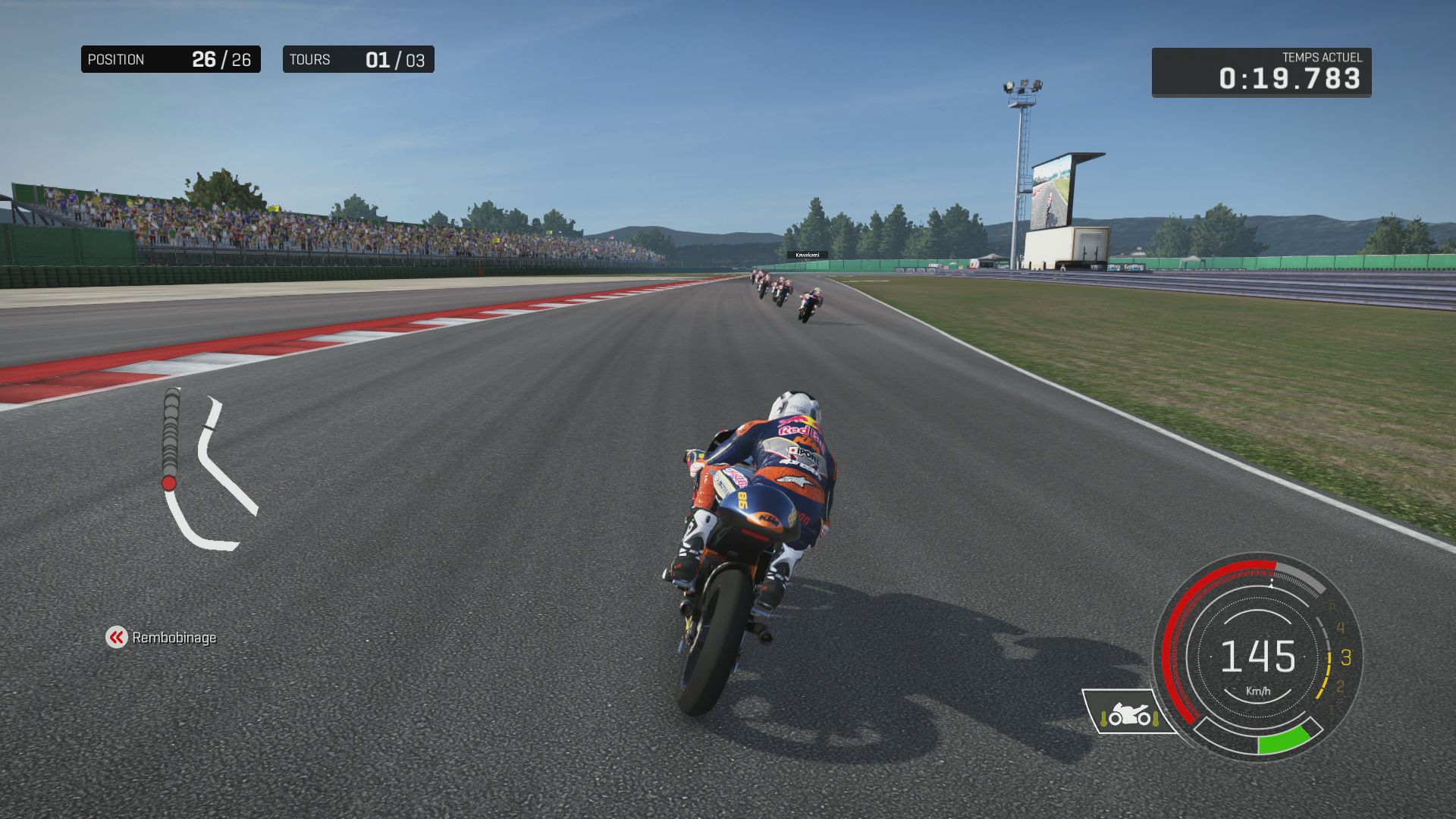The width and height of the screenshot is (1456, 819).
Task: Select the motorcycle tyre status icon
Action: coord(1129,714)
